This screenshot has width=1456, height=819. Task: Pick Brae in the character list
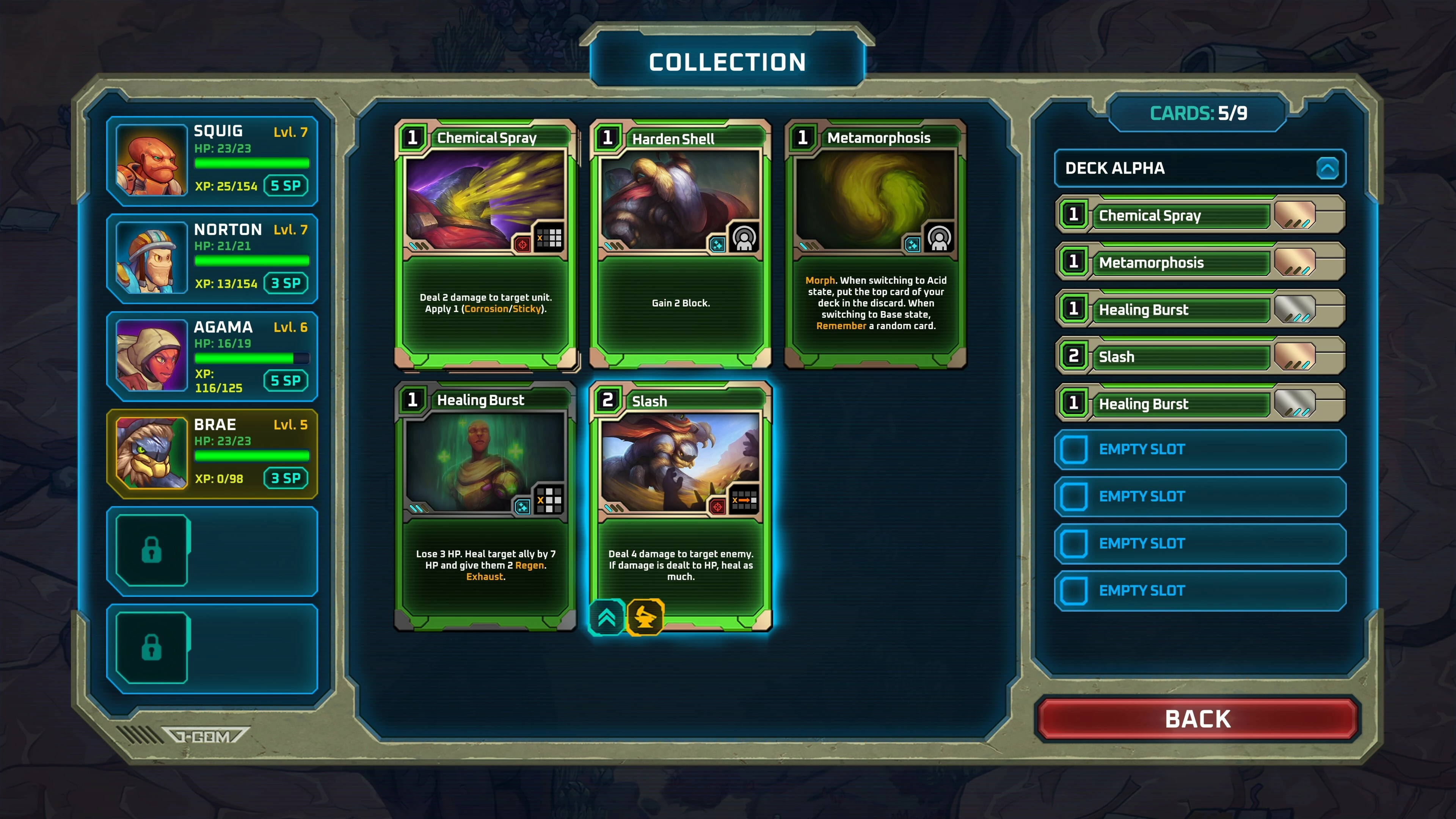(212, 454)
